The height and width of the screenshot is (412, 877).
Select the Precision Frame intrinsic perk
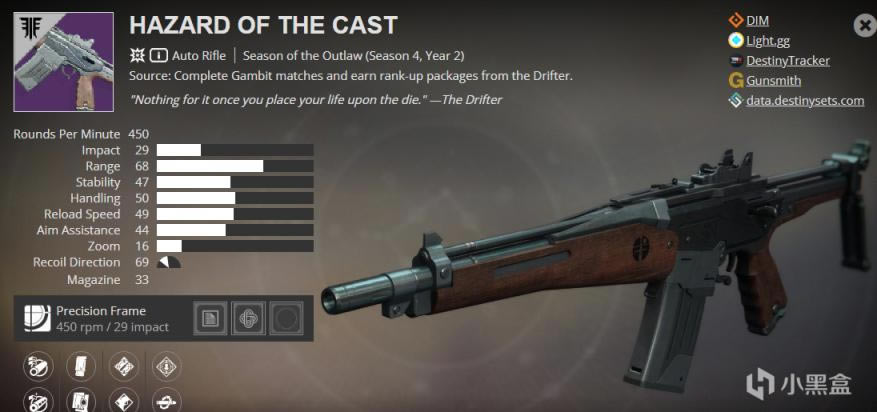tap(38, 318)
